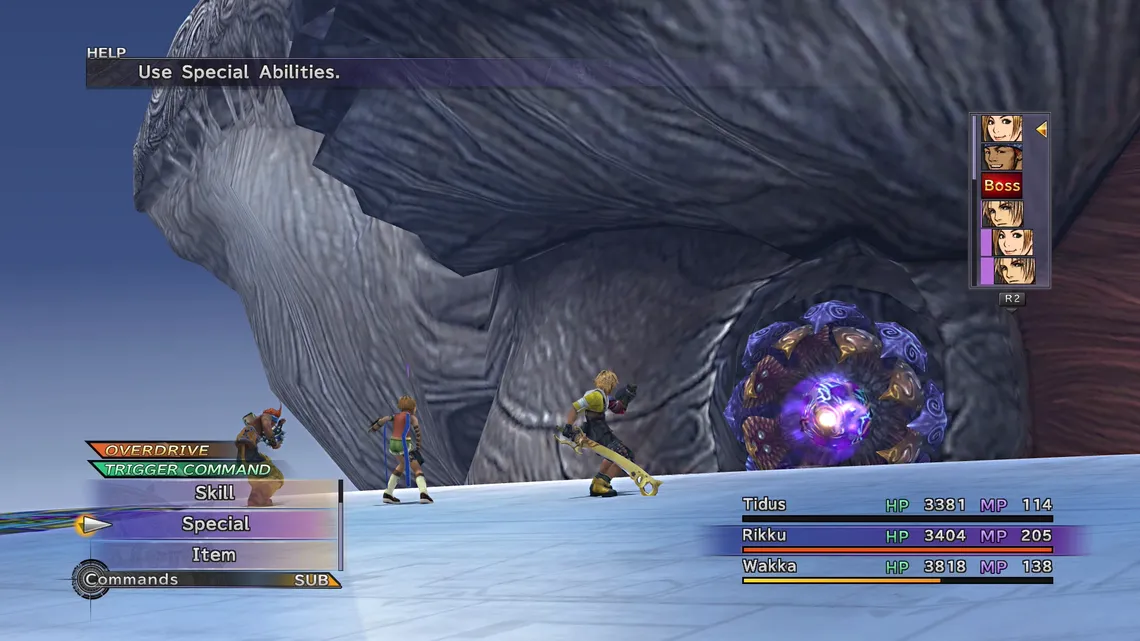This screenshot has height=641, width=1140.
Task: Choose the Special command
Action: (215, 524)
